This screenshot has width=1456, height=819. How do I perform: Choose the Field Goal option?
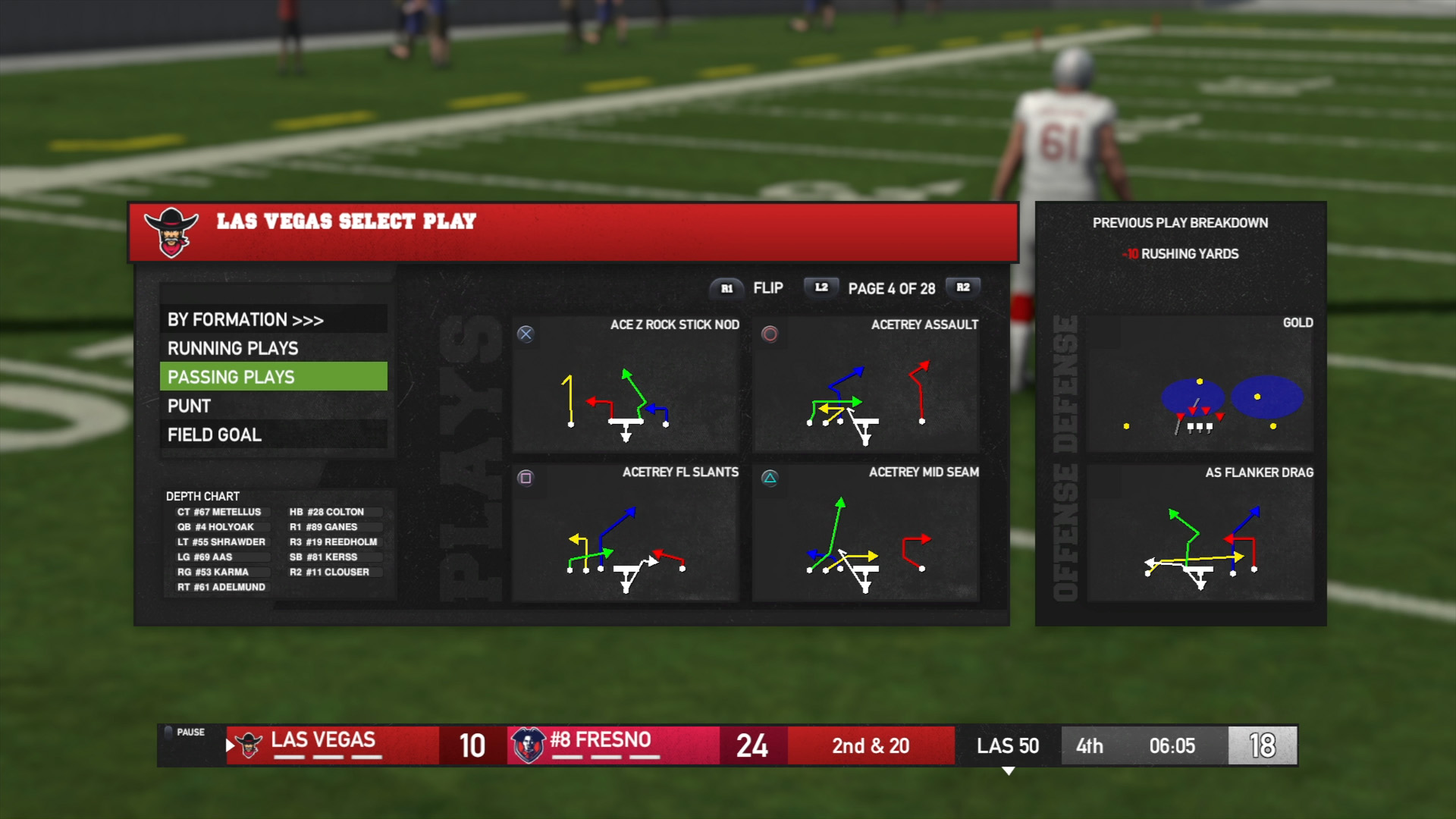(x=273, y=435)
